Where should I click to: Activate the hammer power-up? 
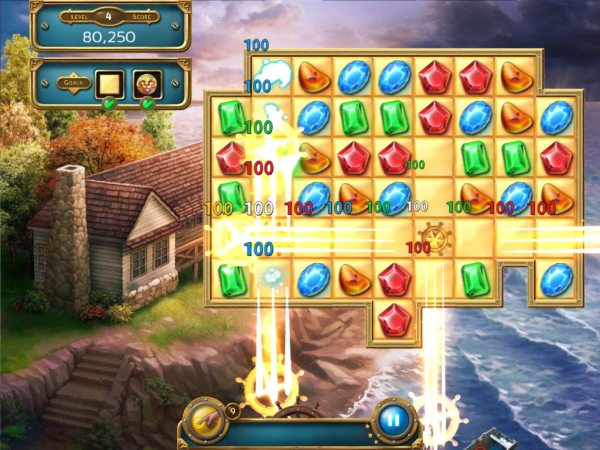point(201,419)
